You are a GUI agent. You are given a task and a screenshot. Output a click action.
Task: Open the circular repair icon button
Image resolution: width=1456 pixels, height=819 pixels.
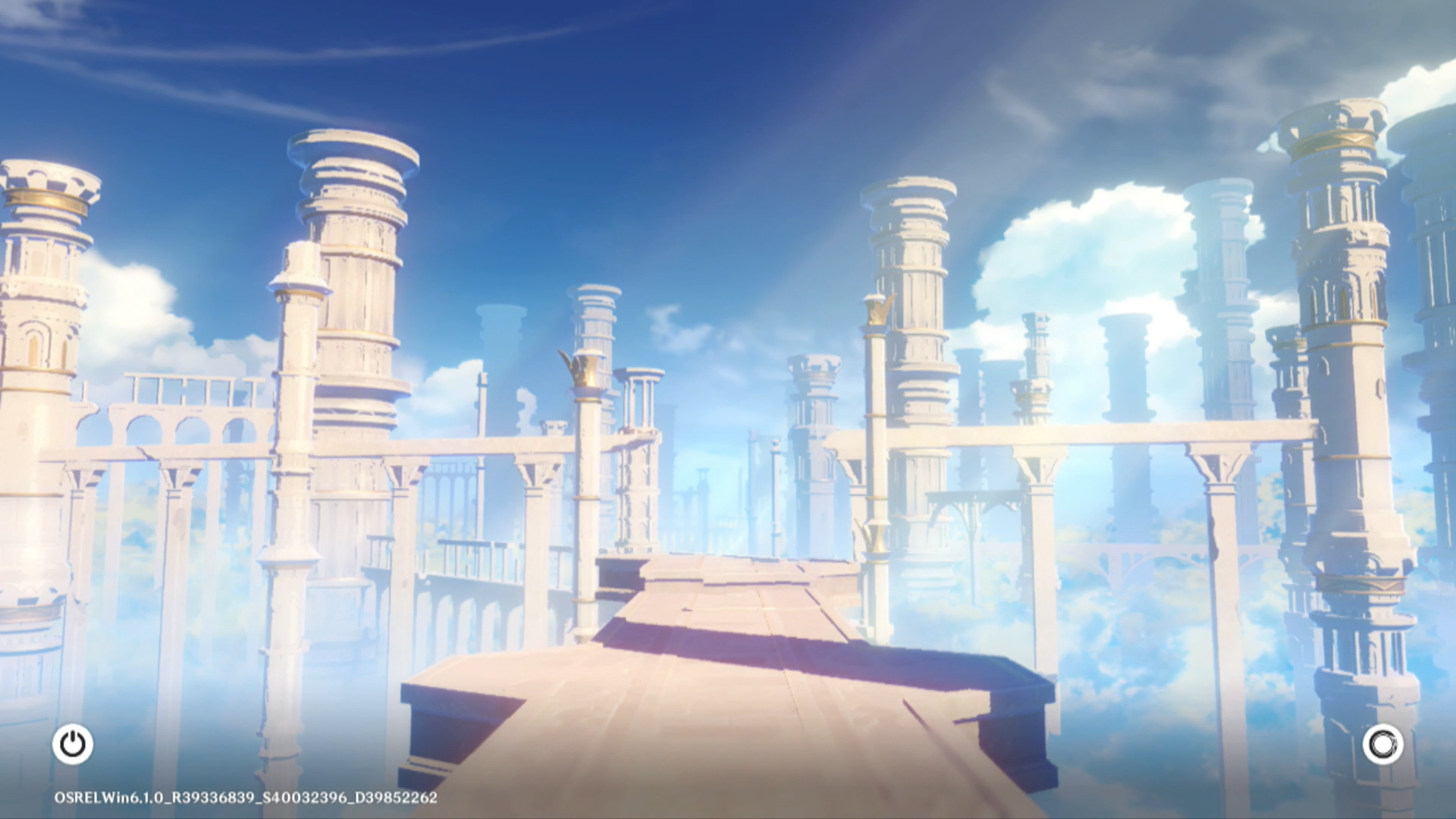1382,744
